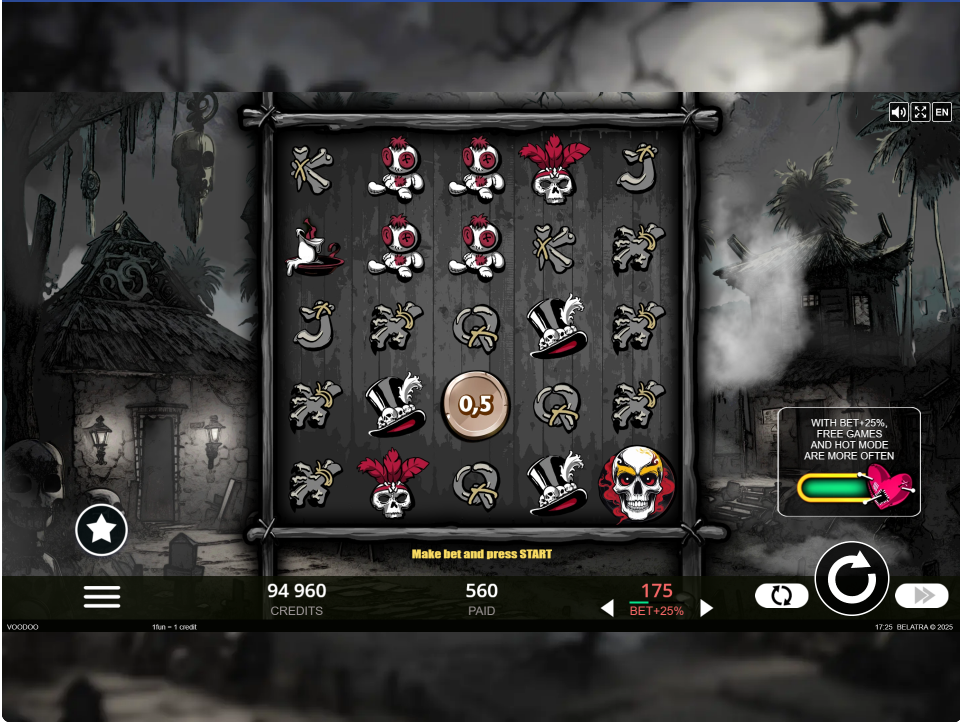Viewport: 960px width, 723px height.
Task: Open the hamburger menu
Action: click(102, 597)
